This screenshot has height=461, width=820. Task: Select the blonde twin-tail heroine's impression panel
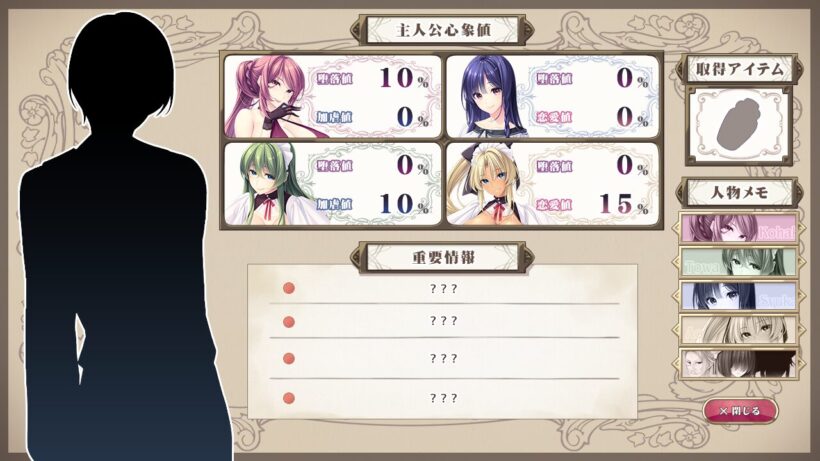552,184
